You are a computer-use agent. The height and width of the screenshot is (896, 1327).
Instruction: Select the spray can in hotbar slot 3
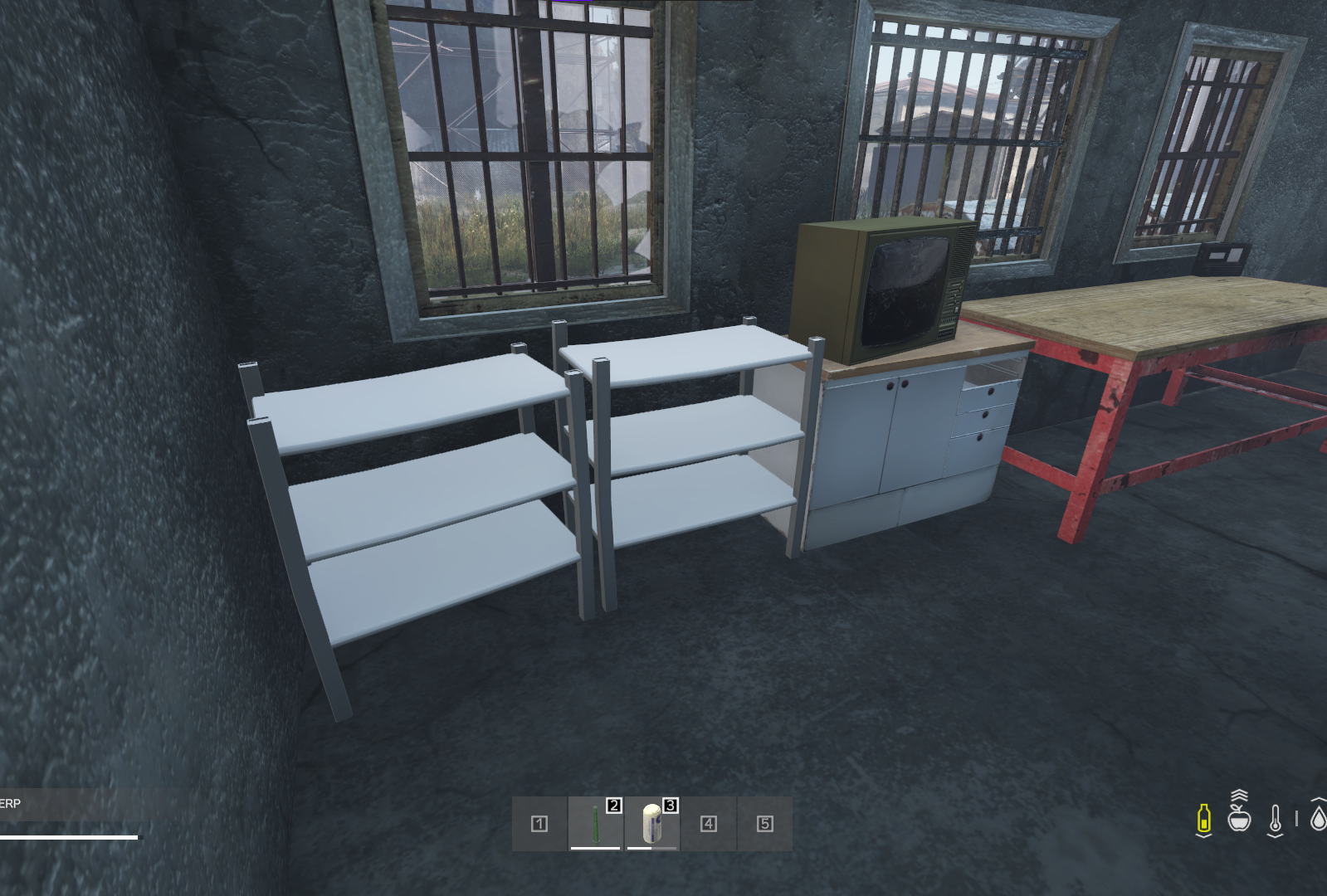pyautogui.click(x=652, y=823)
